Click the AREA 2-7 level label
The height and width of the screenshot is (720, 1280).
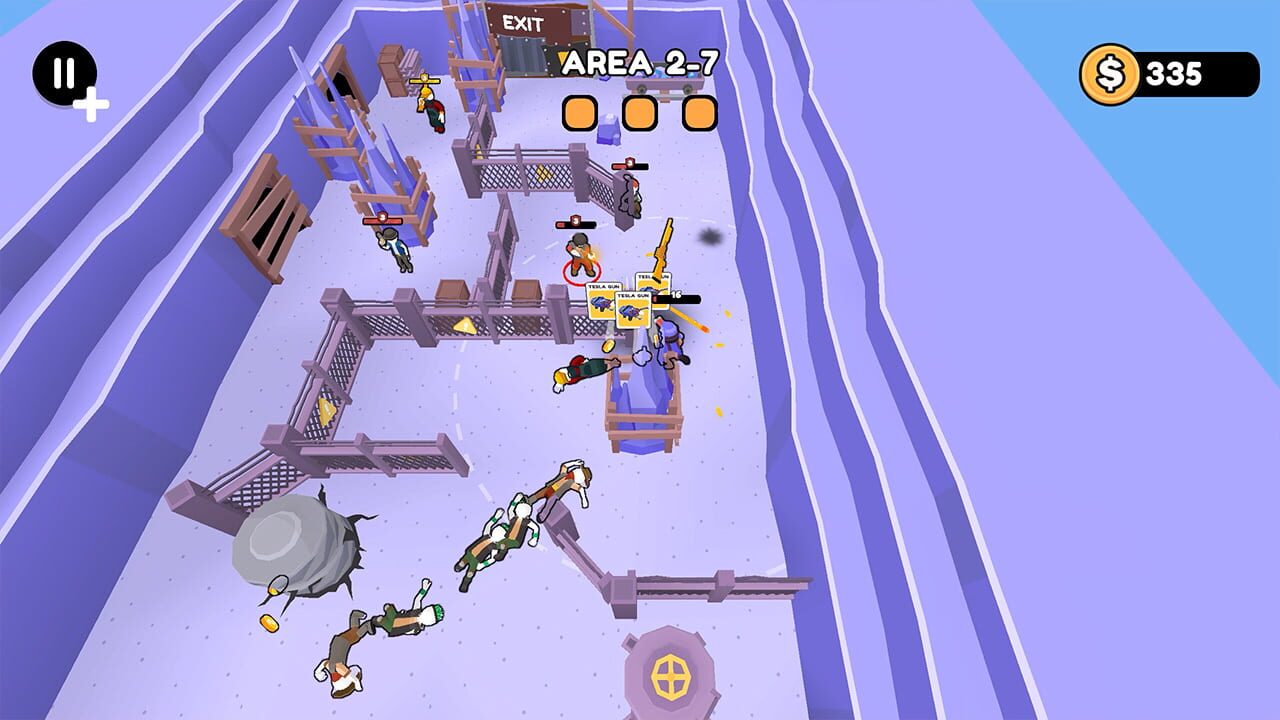pos(640,60)
